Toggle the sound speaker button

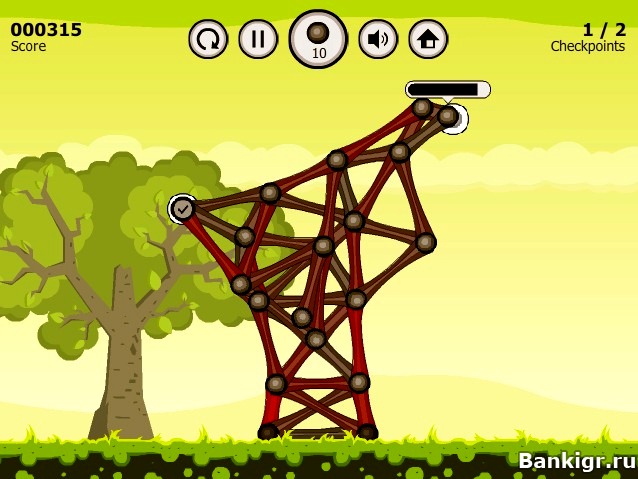(378, 39)
